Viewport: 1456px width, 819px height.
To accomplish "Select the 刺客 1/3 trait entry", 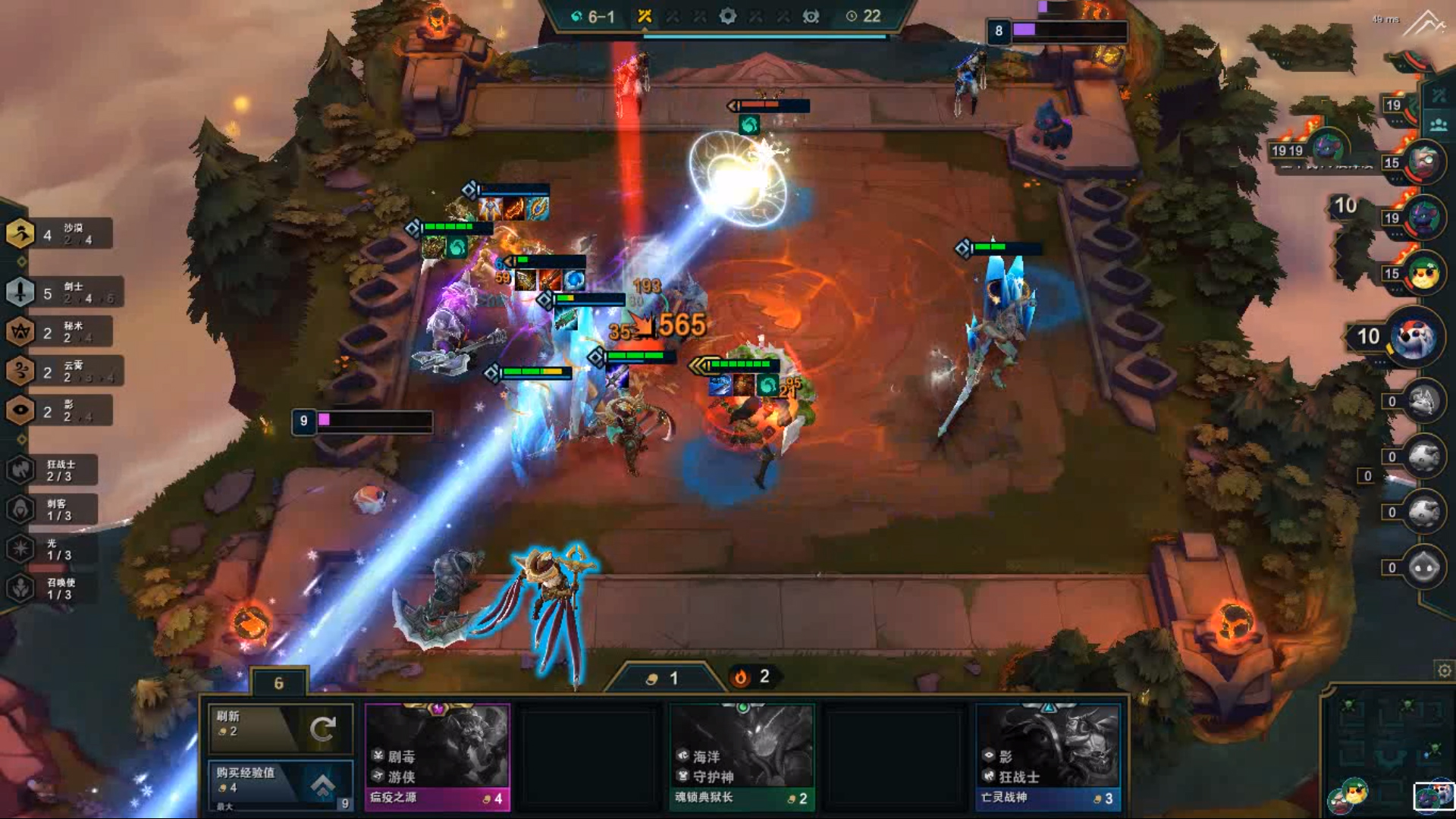I will 53,510.
